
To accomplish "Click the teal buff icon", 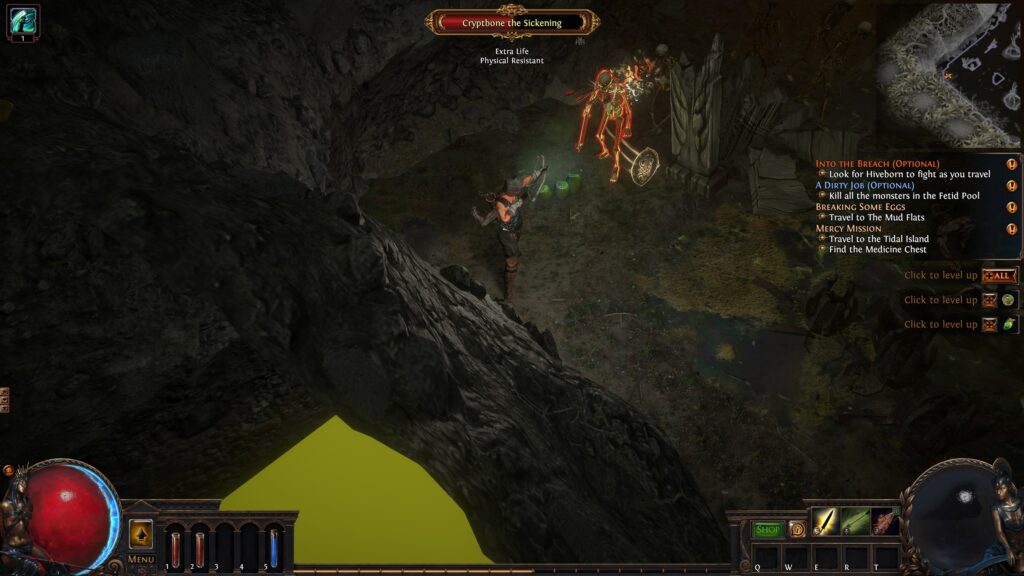I will pos(22,21).
